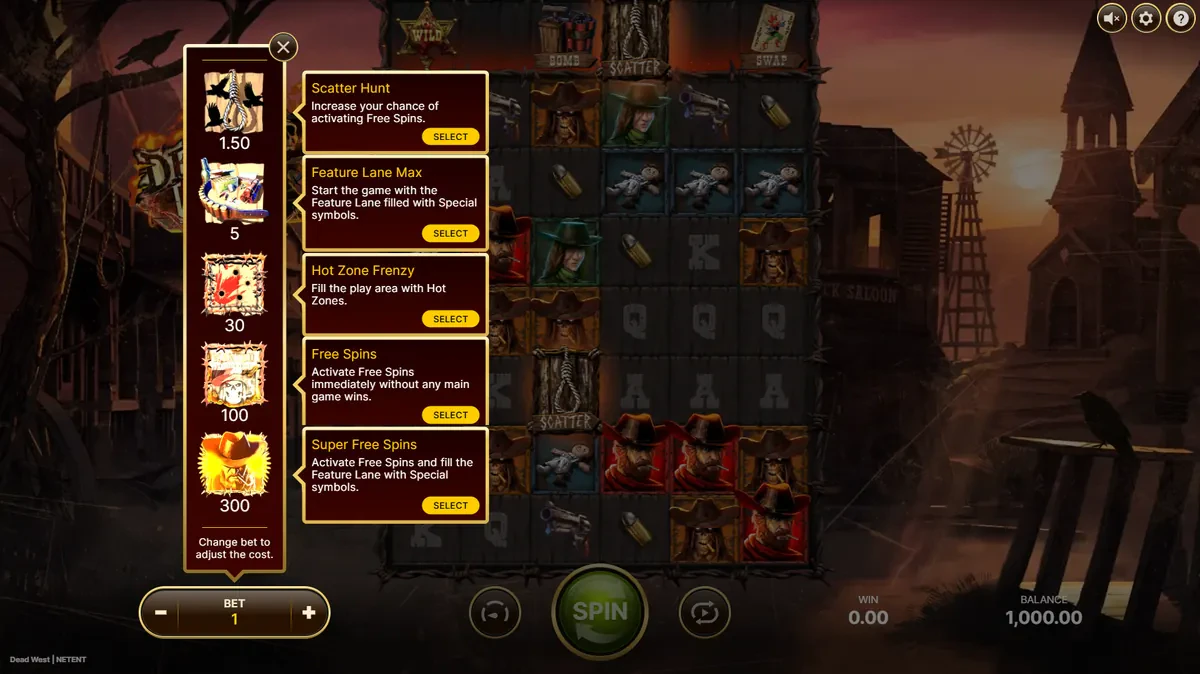Mute the game sound
The width and height of the screenshot is (1200, 674).
1111,18
